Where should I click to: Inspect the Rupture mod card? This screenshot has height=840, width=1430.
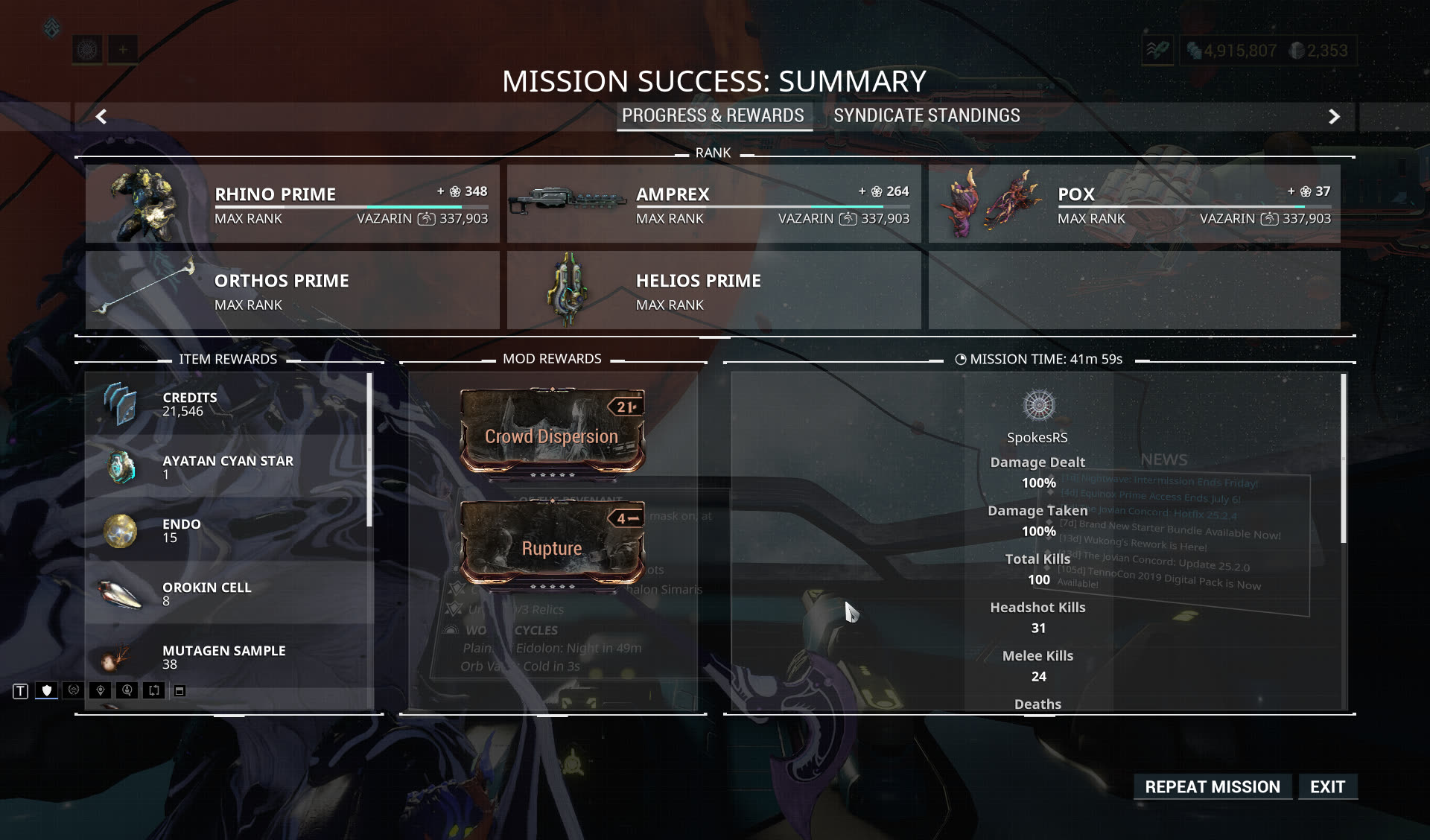click(552, 544)
